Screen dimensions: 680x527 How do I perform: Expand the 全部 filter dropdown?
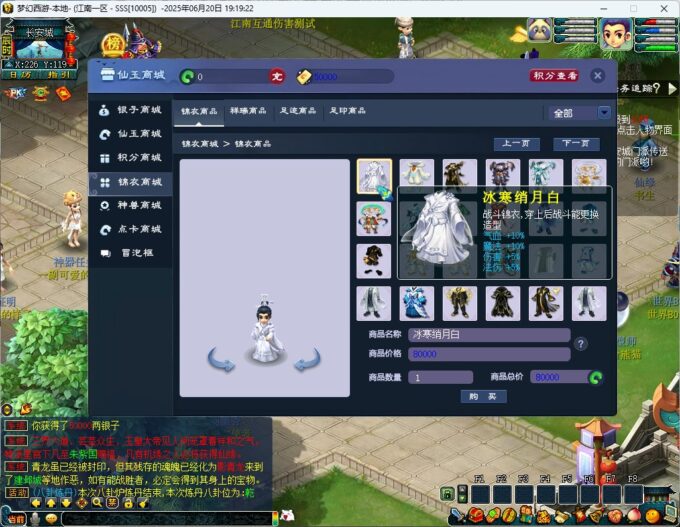point(604,113)
